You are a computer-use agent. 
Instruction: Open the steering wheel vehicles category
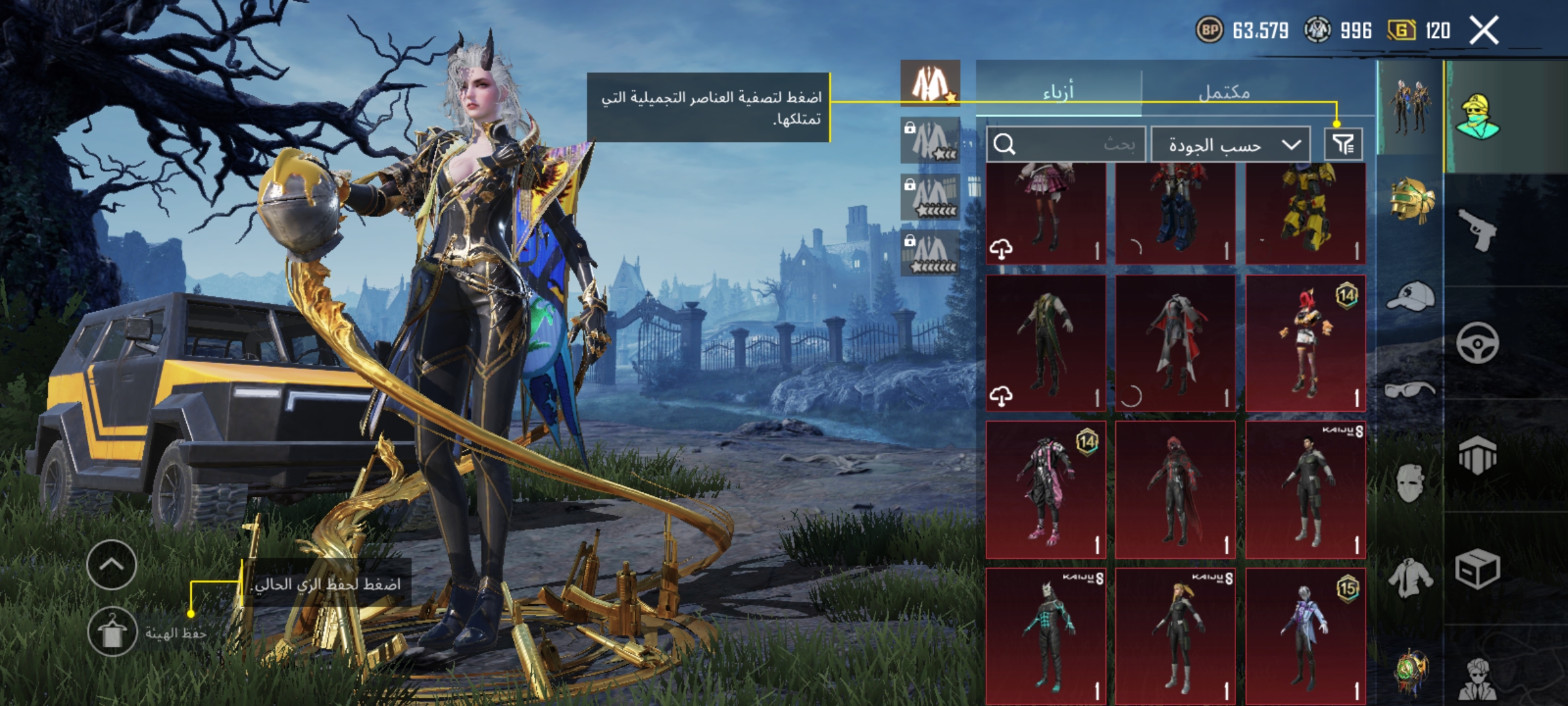pos(1478,343)
